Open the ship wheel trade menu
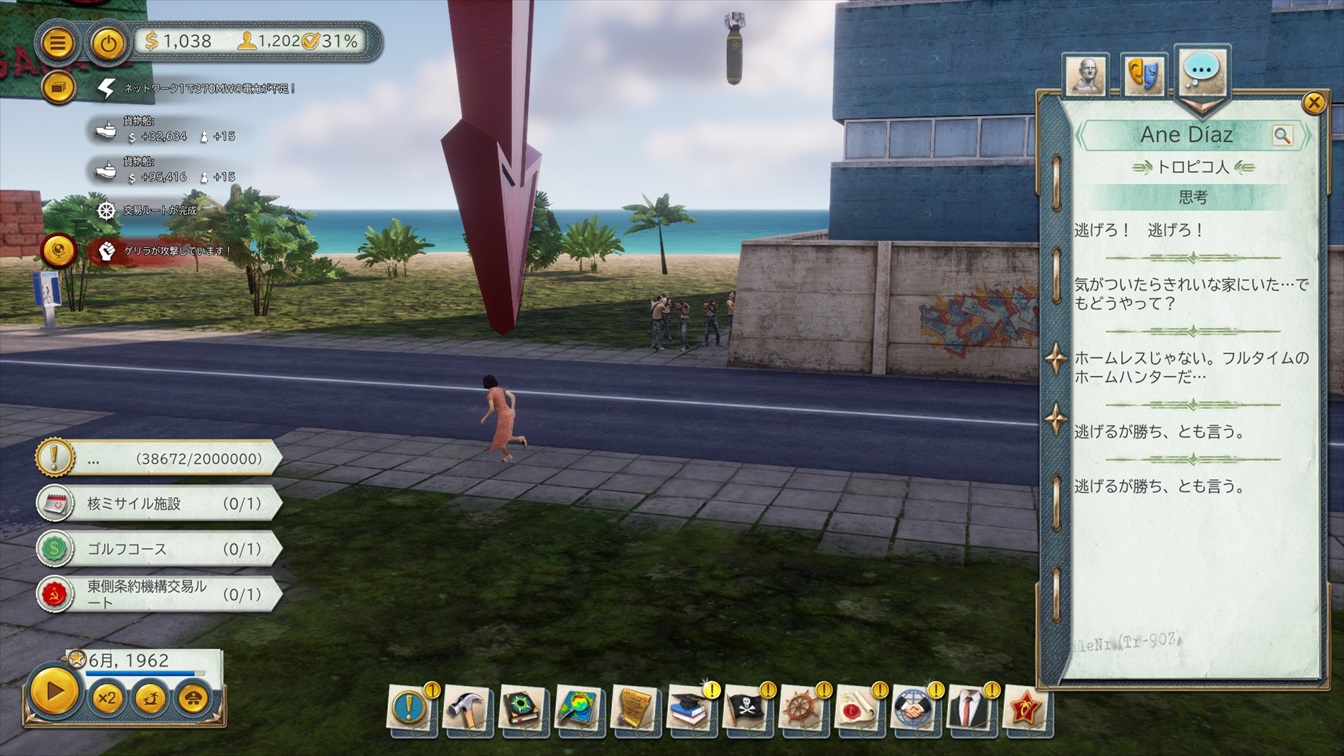 pyautogui.click(x=801, y=708)
